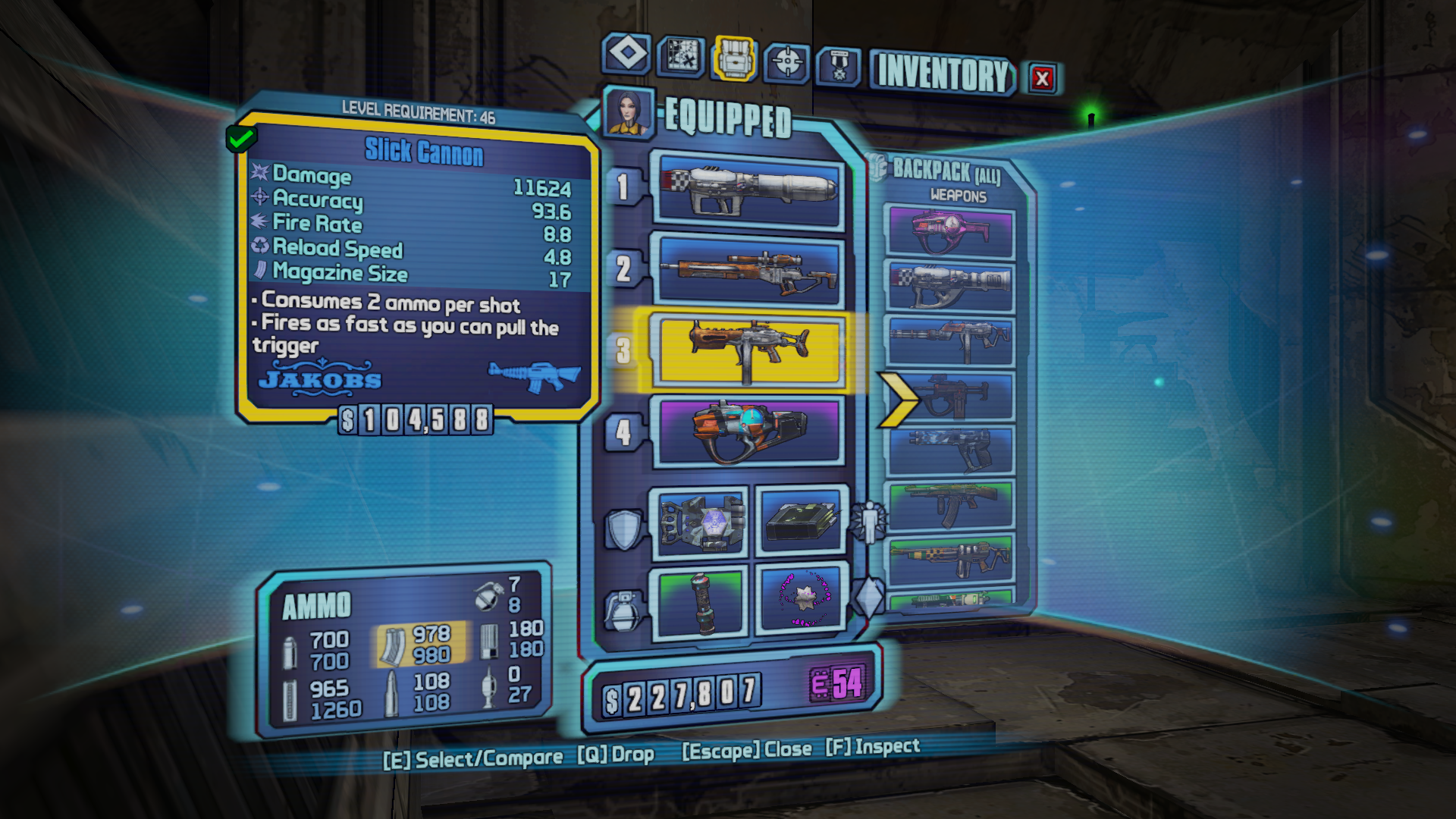The height and width of the screenshot is (819, 1456).
Task: Switch to the Map tab
Action: coord(680,56)
